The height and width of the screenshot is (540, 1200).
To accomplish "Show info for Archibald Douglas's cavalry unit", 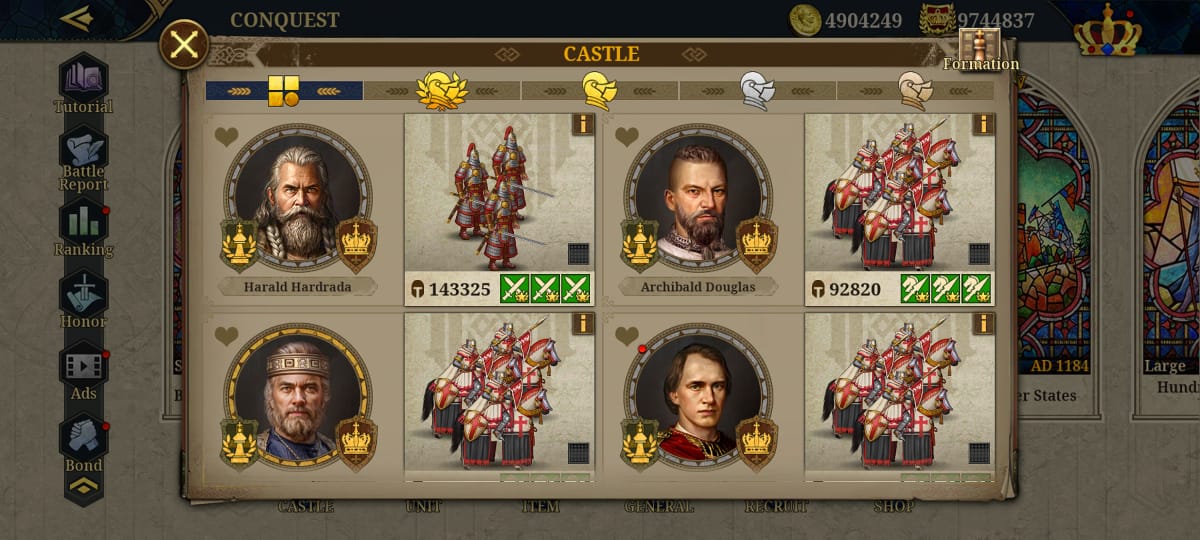I will 982,124.
